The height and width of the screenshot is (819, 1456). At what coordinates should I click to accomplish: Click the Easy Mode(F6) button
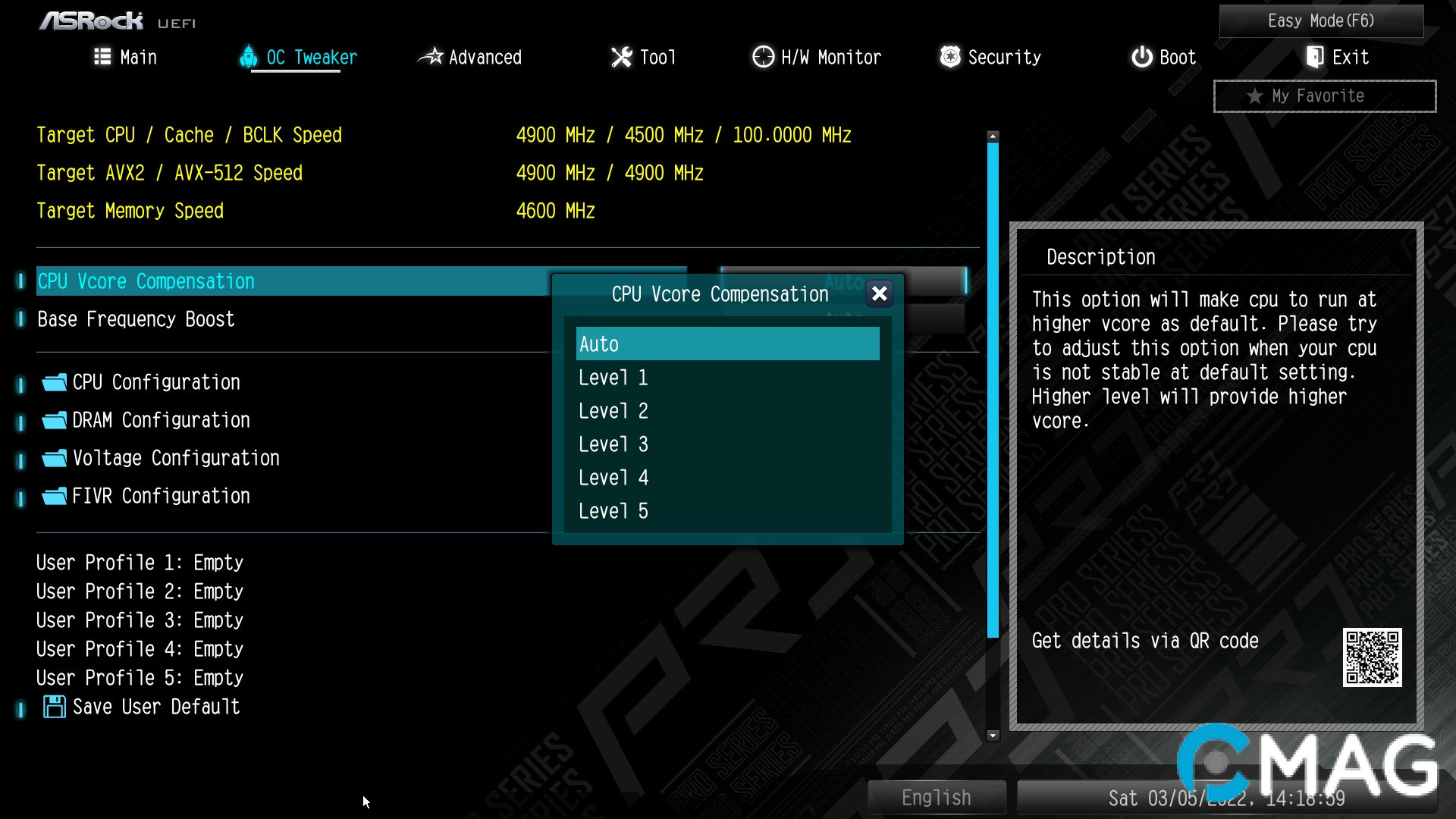(x=1320, y=20)
